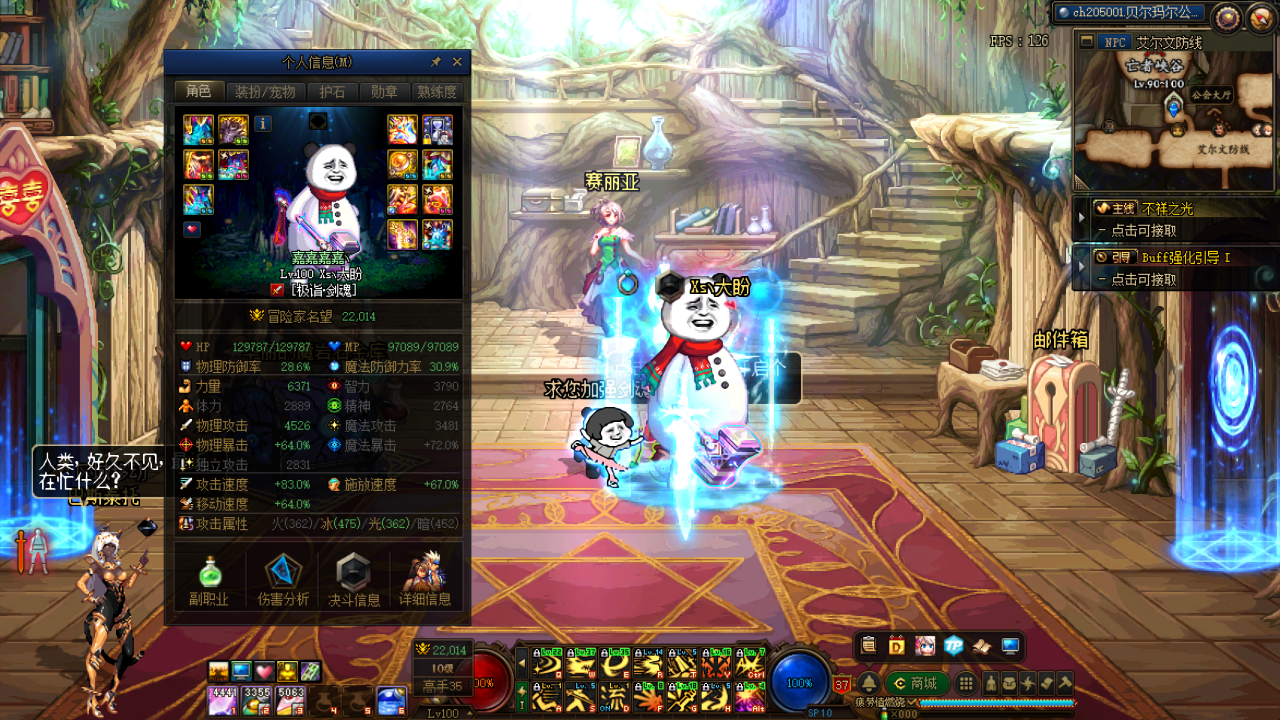Open the 副职业 panel
1280x720 pixels.
209,579
